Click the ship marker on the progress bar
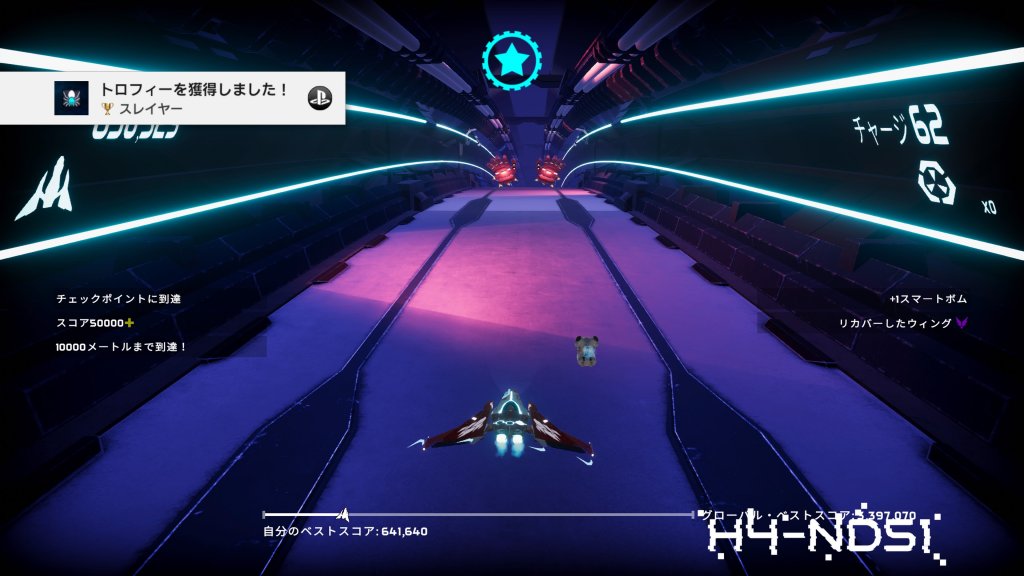The width and height of the screenshot is (1024, 576). 343,514
